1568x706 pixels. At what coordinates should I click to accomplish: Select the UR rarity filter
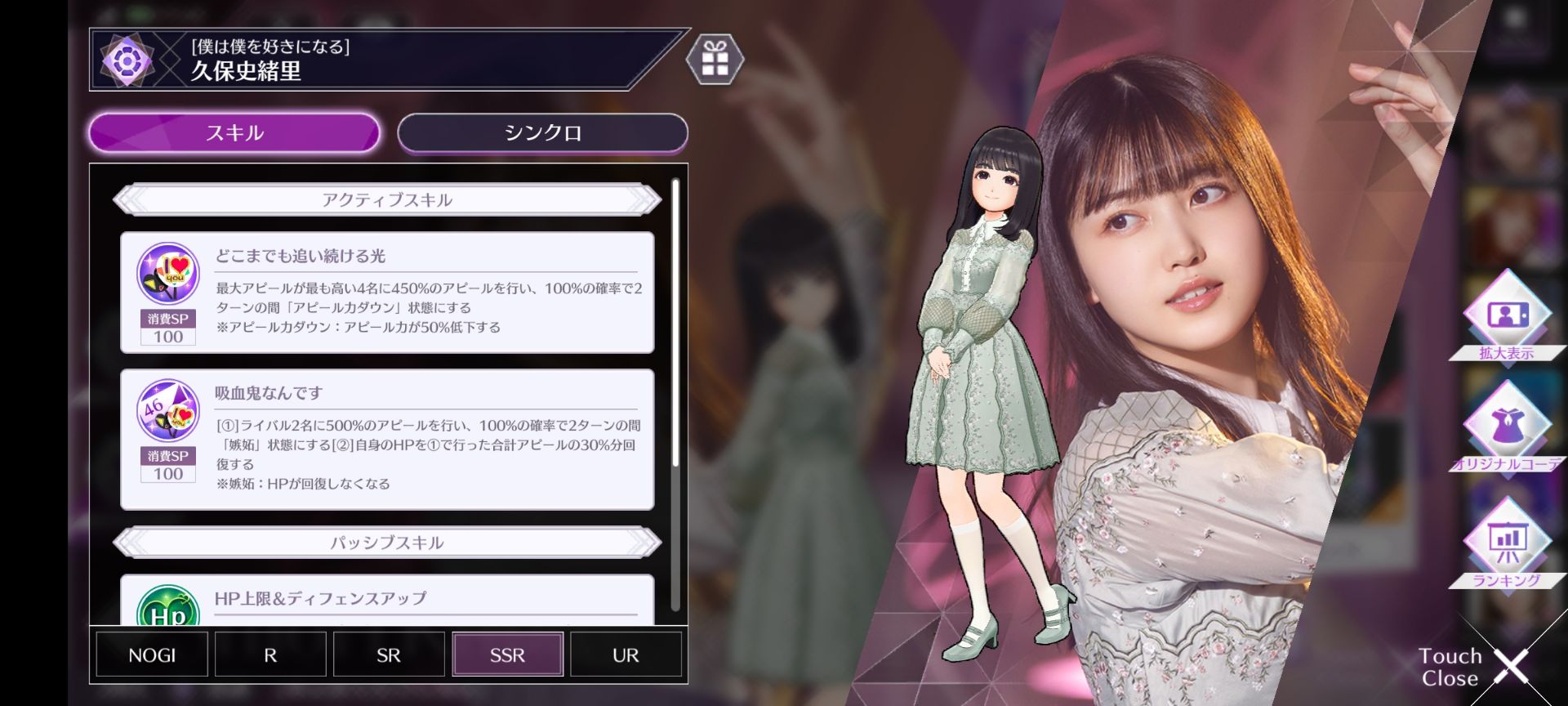pos(625,655)
